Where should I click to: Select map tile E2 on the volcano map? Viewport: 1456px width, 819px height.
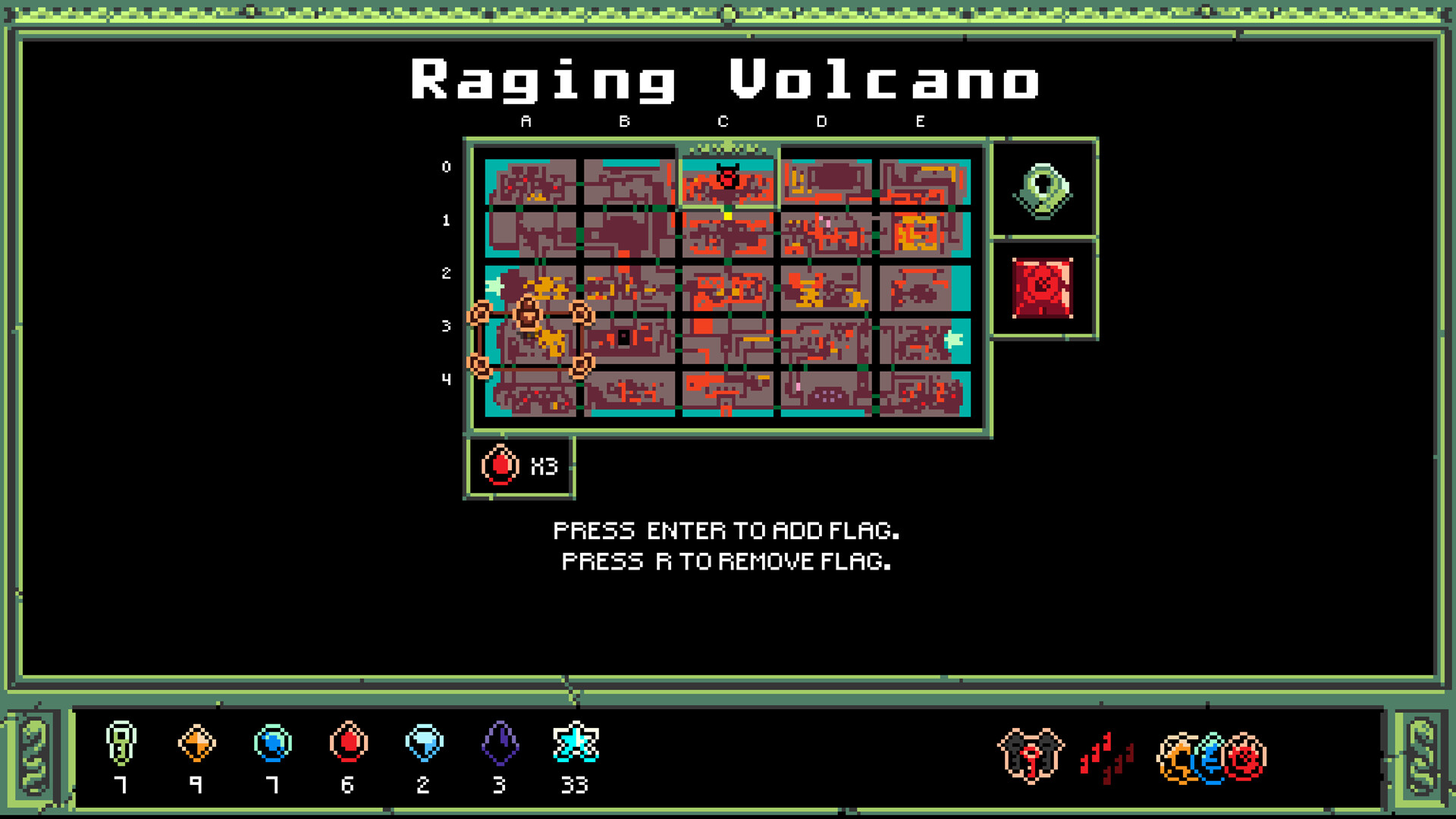924,288
